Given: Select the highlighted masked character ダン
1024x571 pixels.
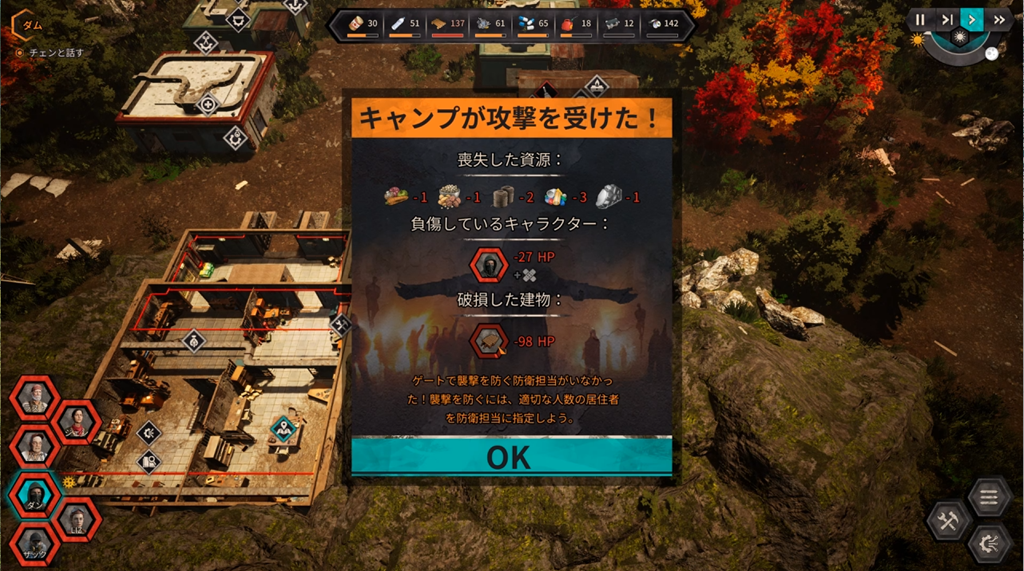Looking at the screenshot, I should click(36, 492).
